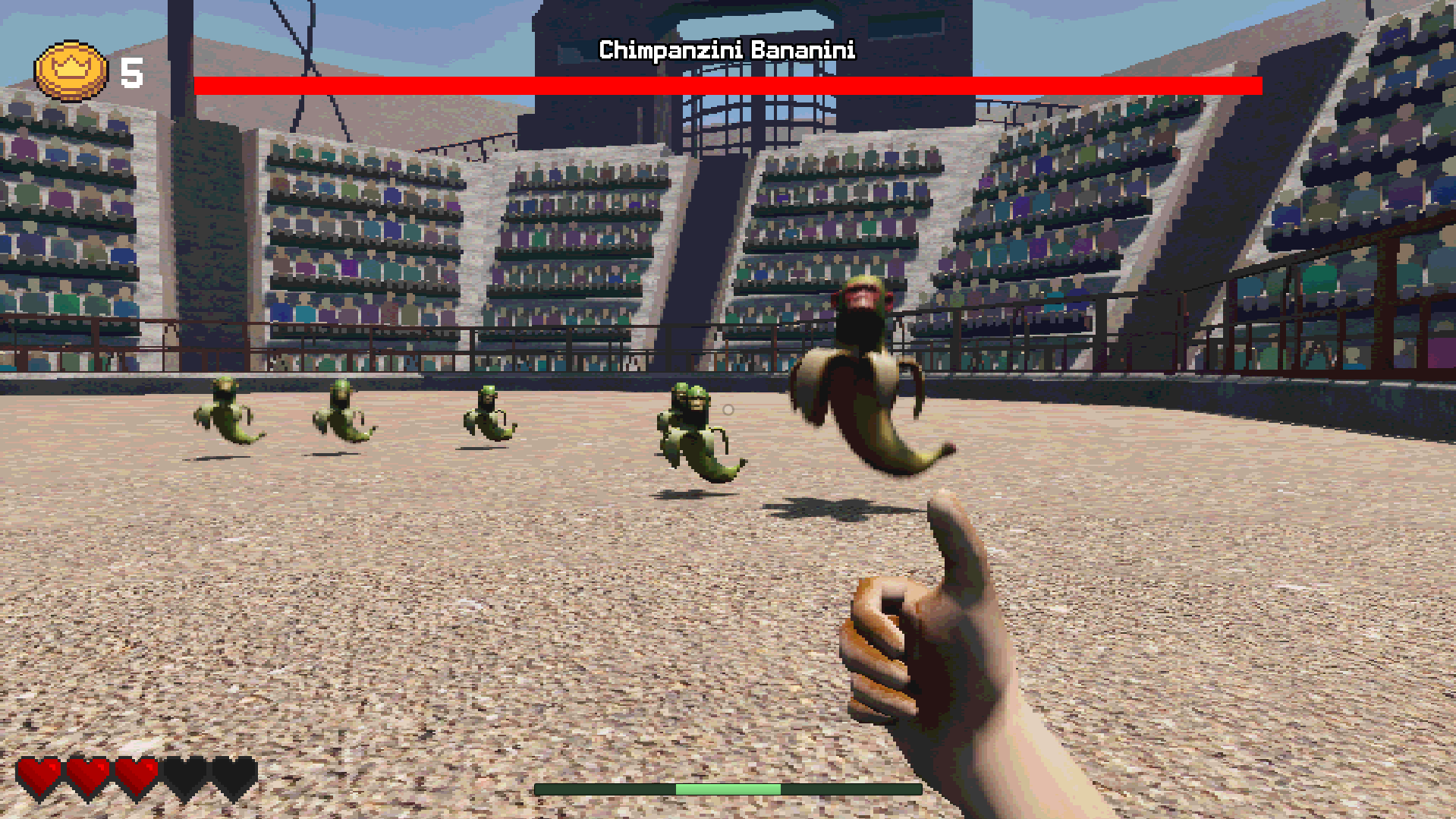Select the large monkey-banana boss enemy

857,372
